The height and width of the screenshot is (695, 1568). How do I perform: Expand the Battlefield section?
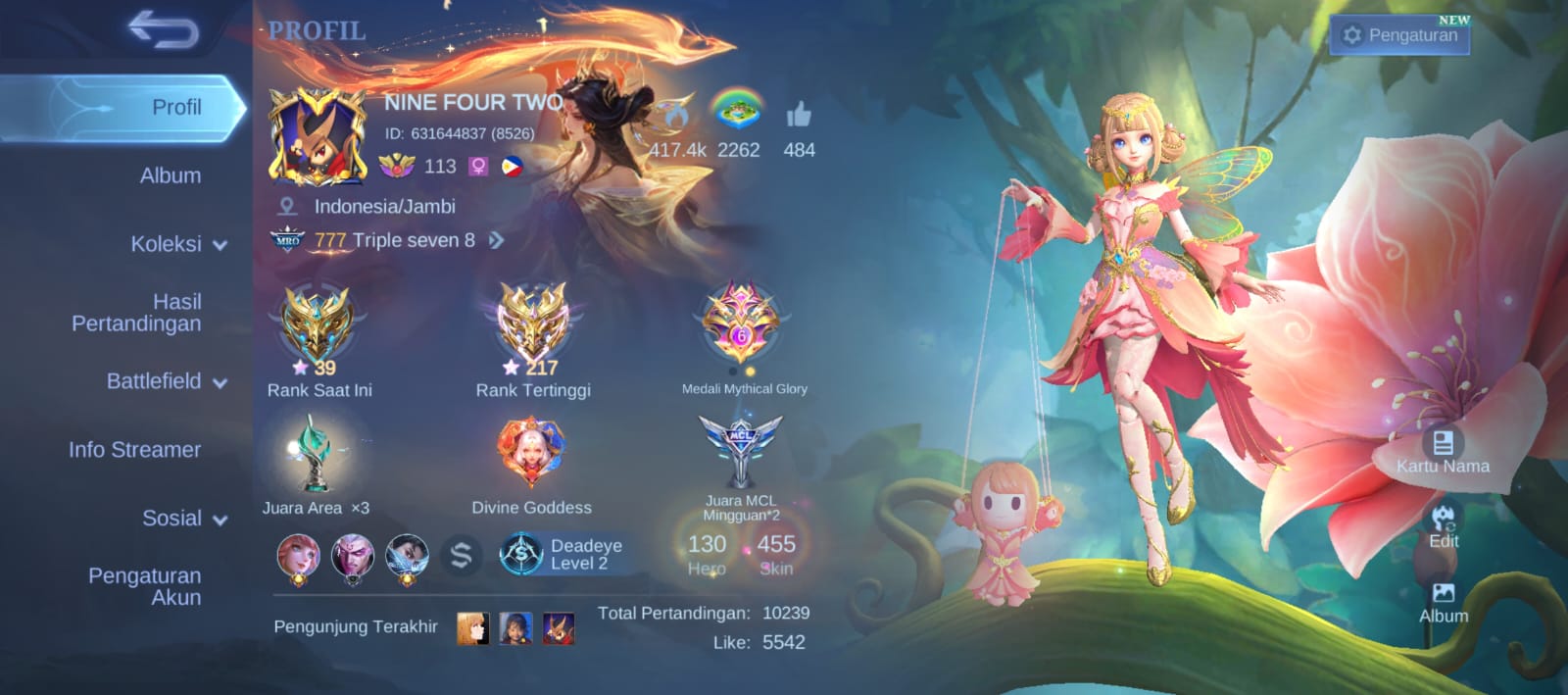166,381
